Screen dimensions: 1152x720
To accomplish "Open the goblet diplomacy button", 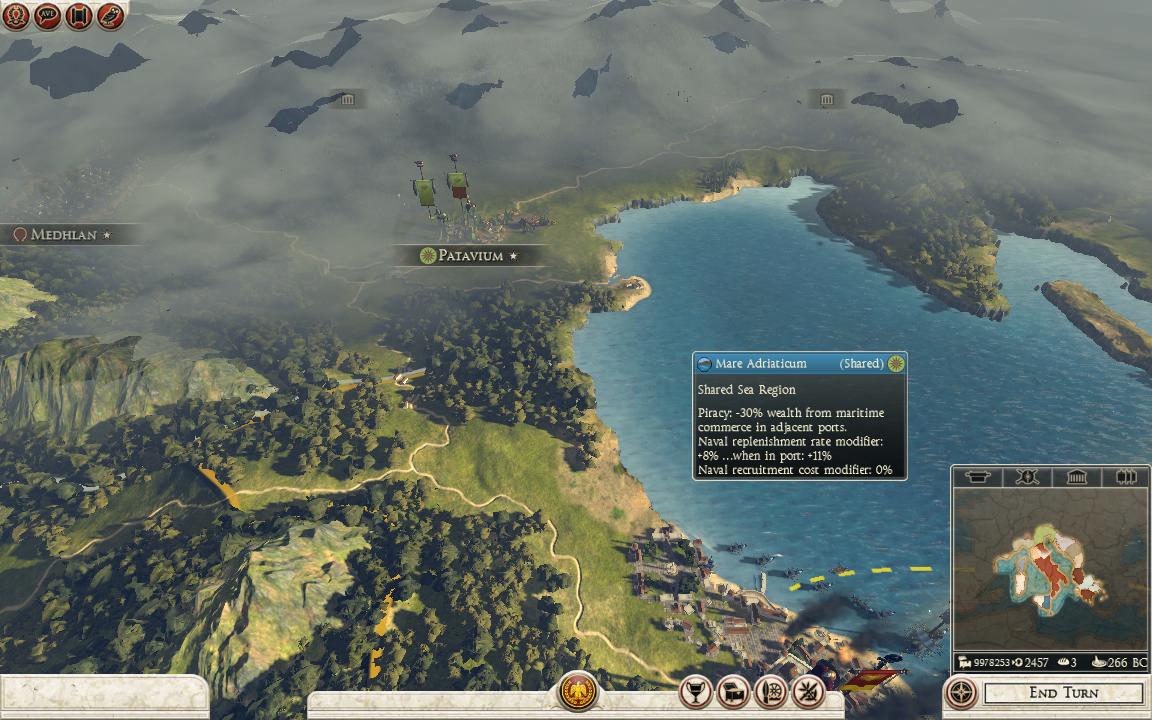I will click(x=695, y=691).
